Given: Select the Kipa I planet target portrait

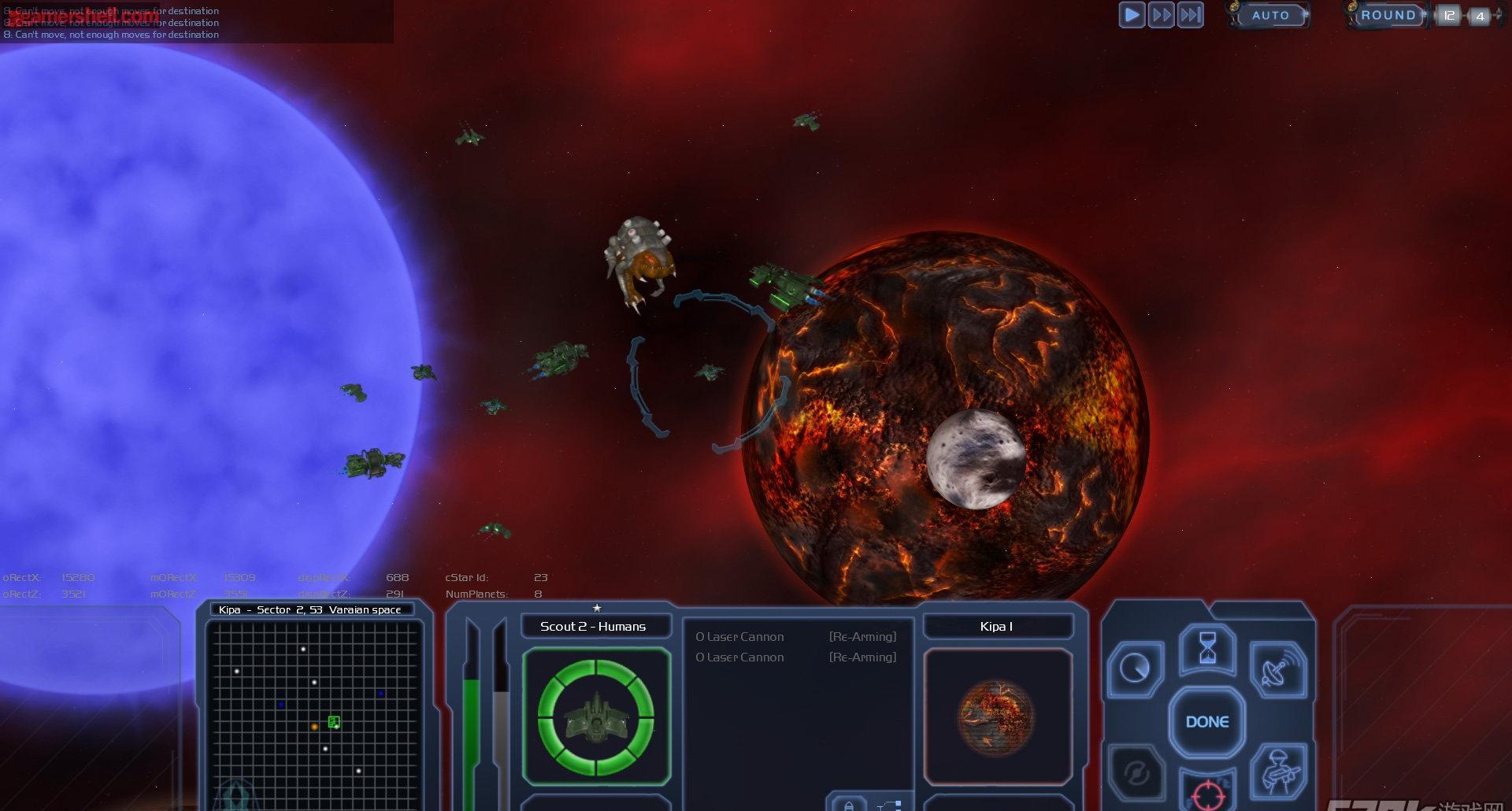Looking at the screenshot, I should coord(997,717).
